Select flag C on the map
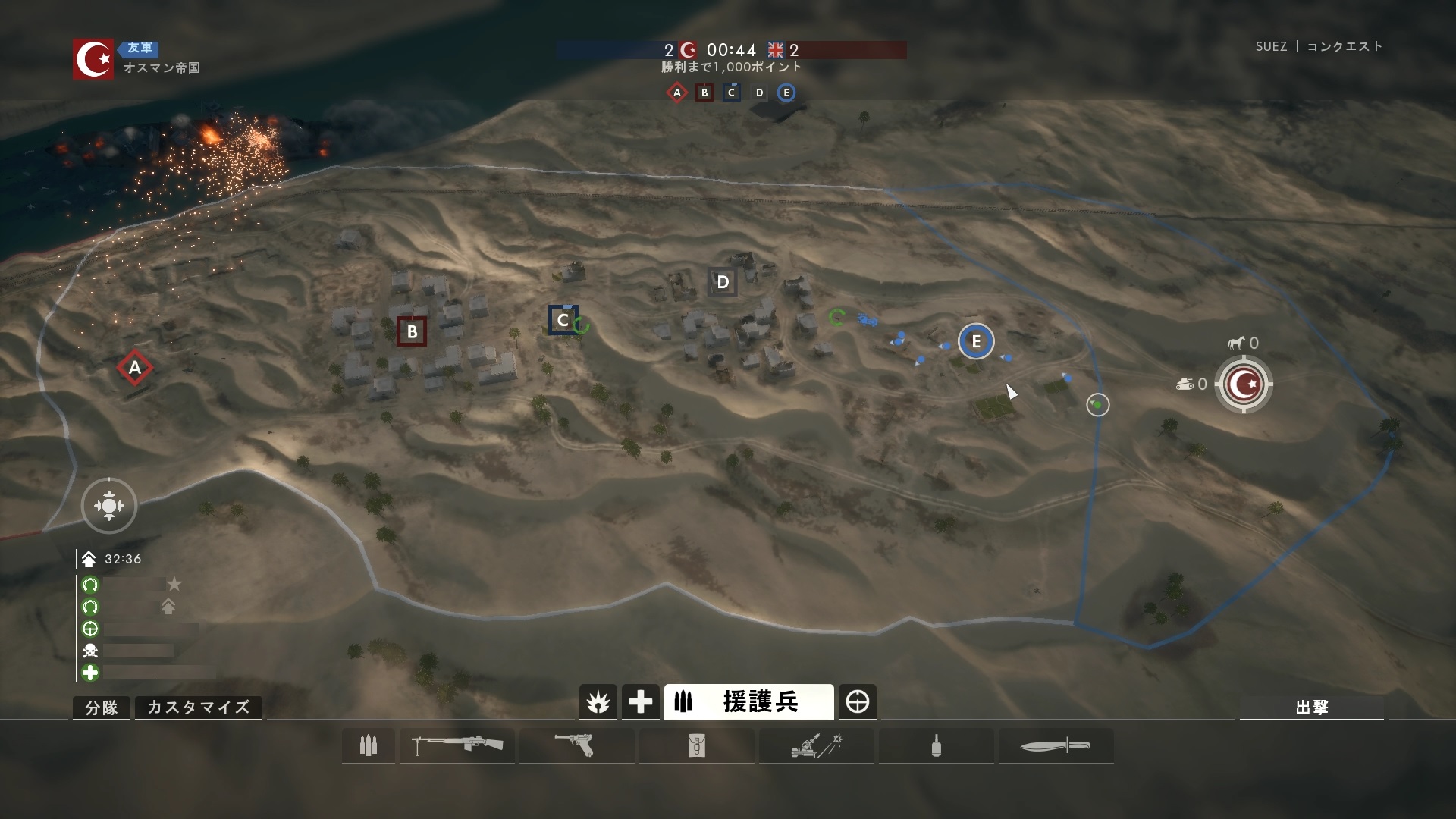The image size is (1456, 819). pyautogui.click(x=563, y=320)
